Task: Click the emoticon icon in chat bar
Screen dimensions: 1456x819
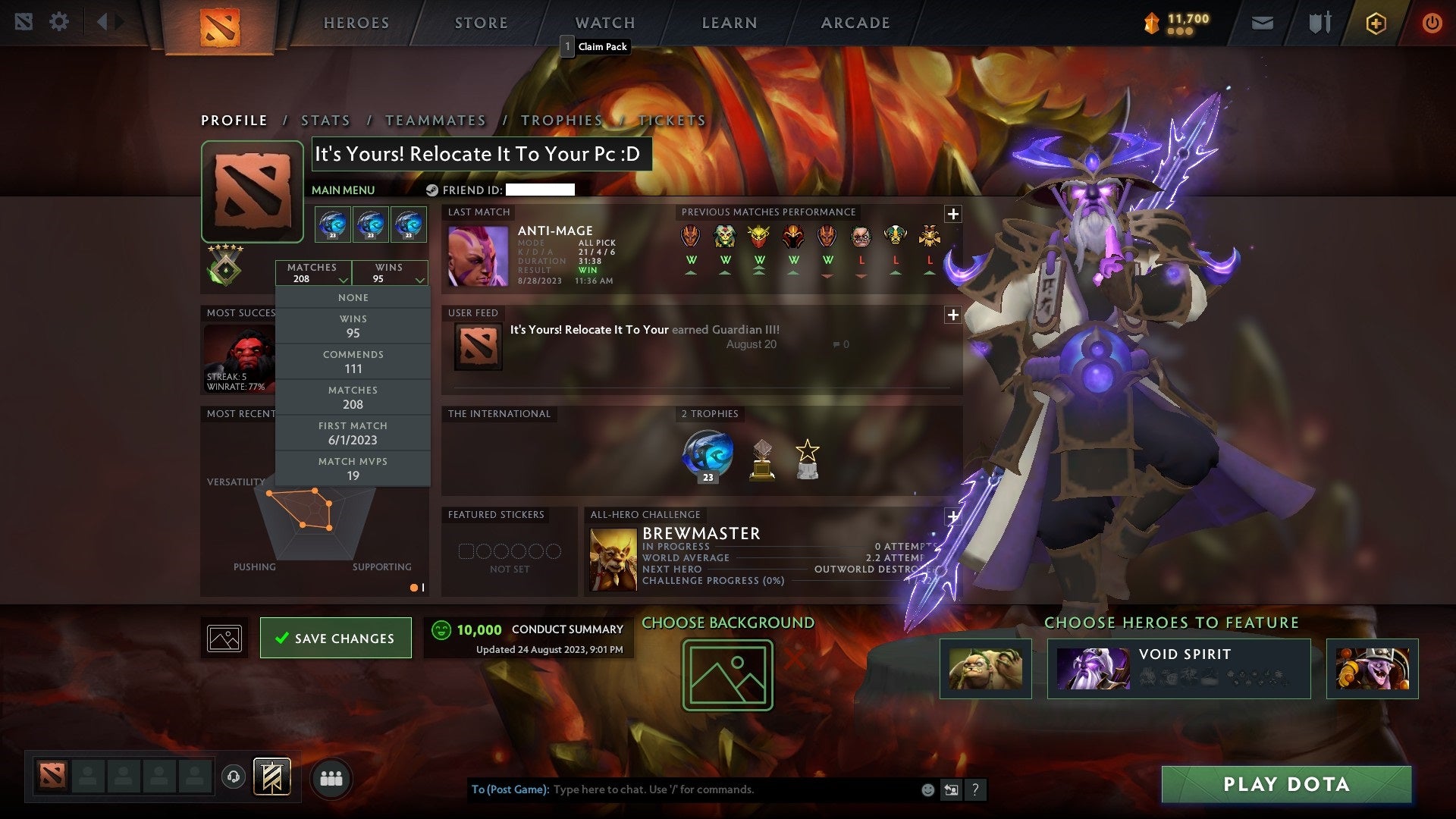Action: tap(927, 789)
